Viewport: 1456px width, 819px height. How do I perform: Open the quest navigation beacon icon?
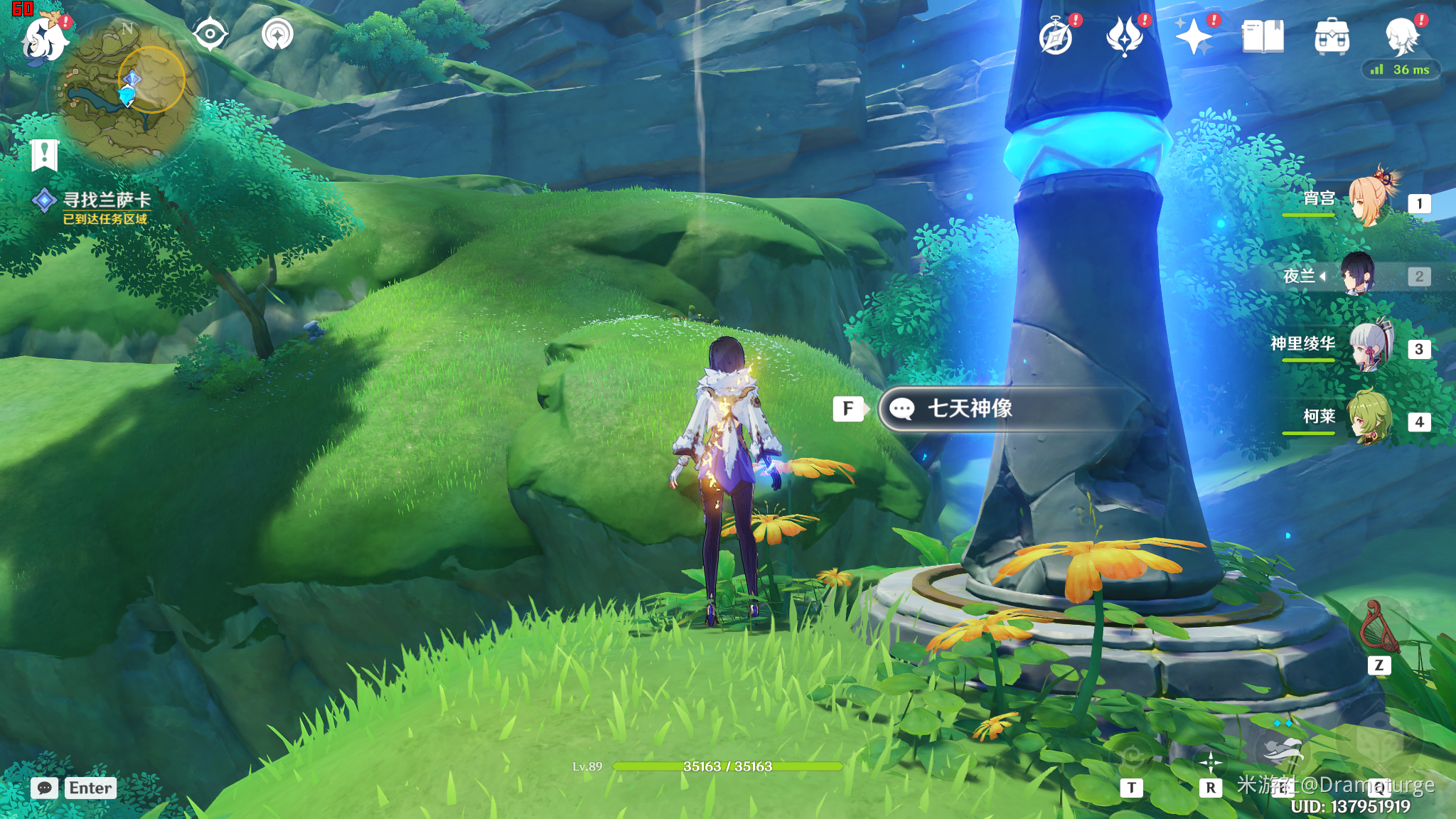[277, 34]
